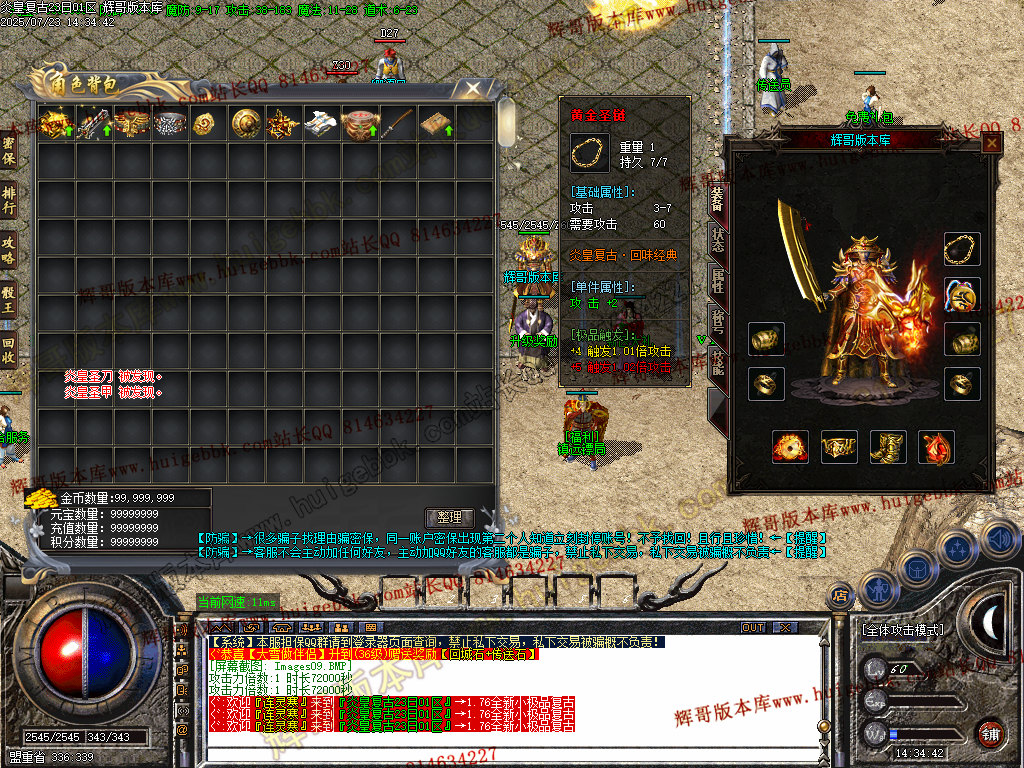Toggle the 全体攻击模式 attack mode label

click(x=902, y=630)
